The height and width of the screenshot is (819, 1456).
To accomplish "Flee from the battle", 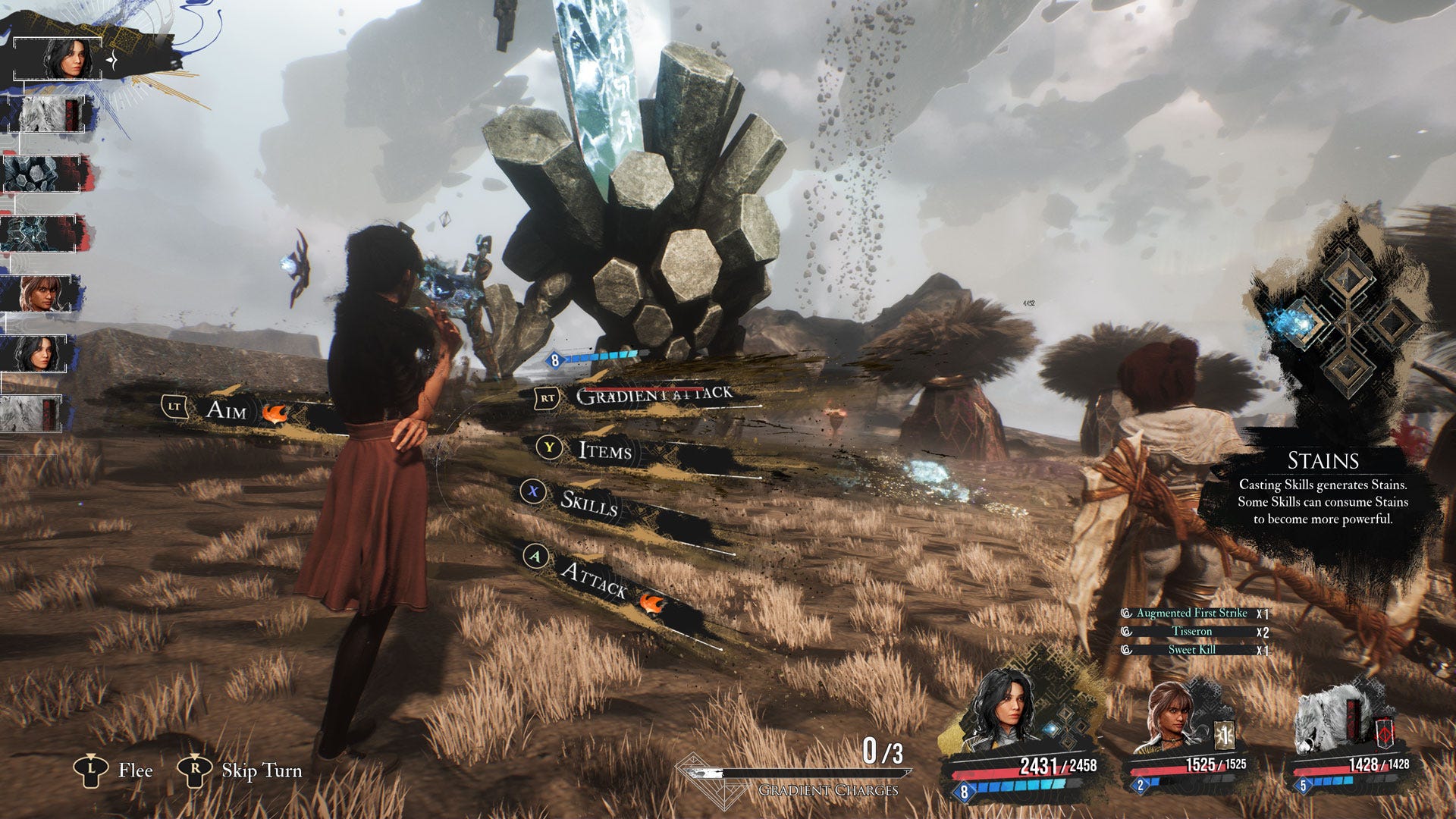I will click(134, 770).
